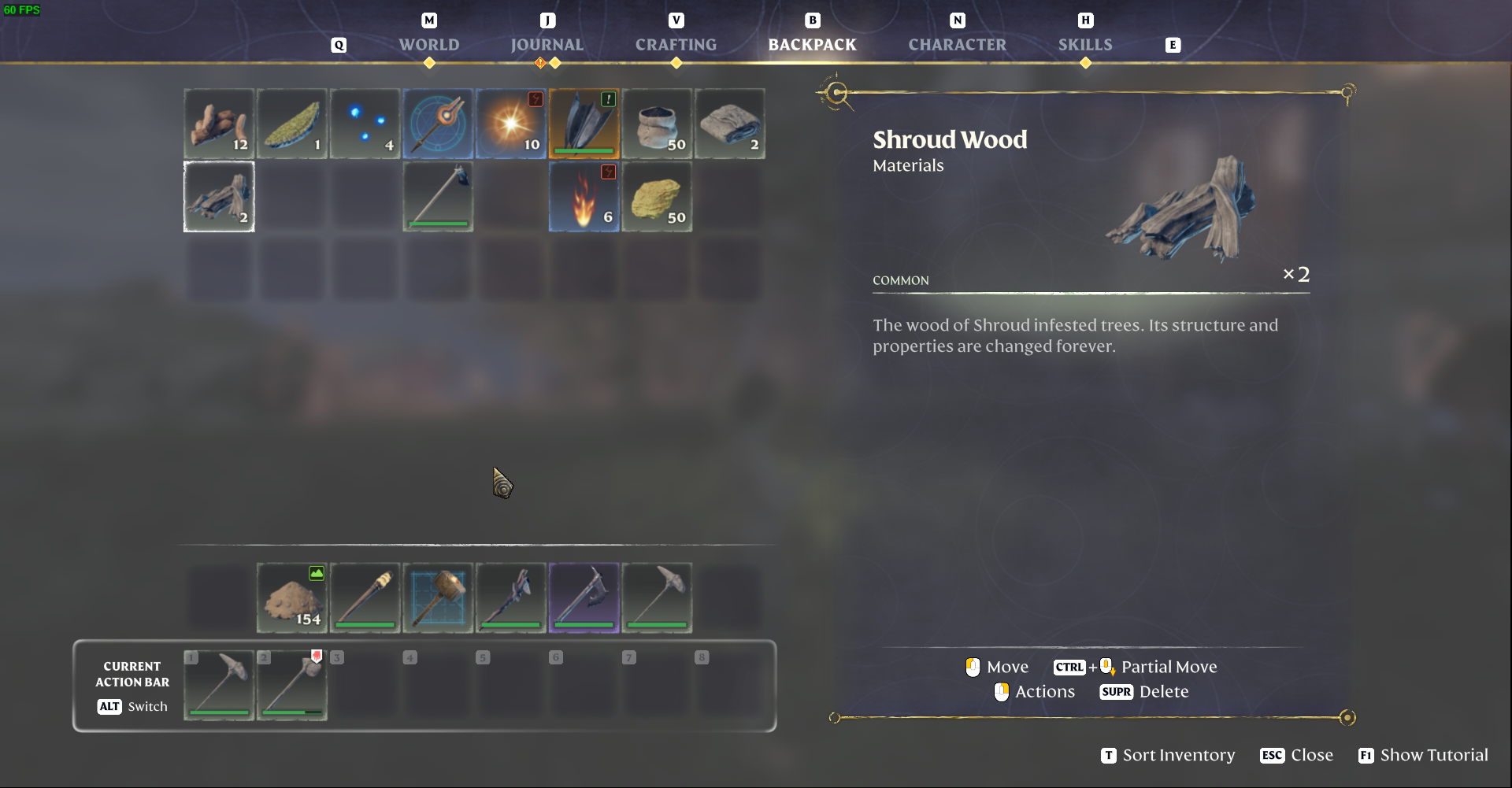This screenshot has height=788, width=1512.
Task: Open the Journal tab
Action: (x=547, y=45)
